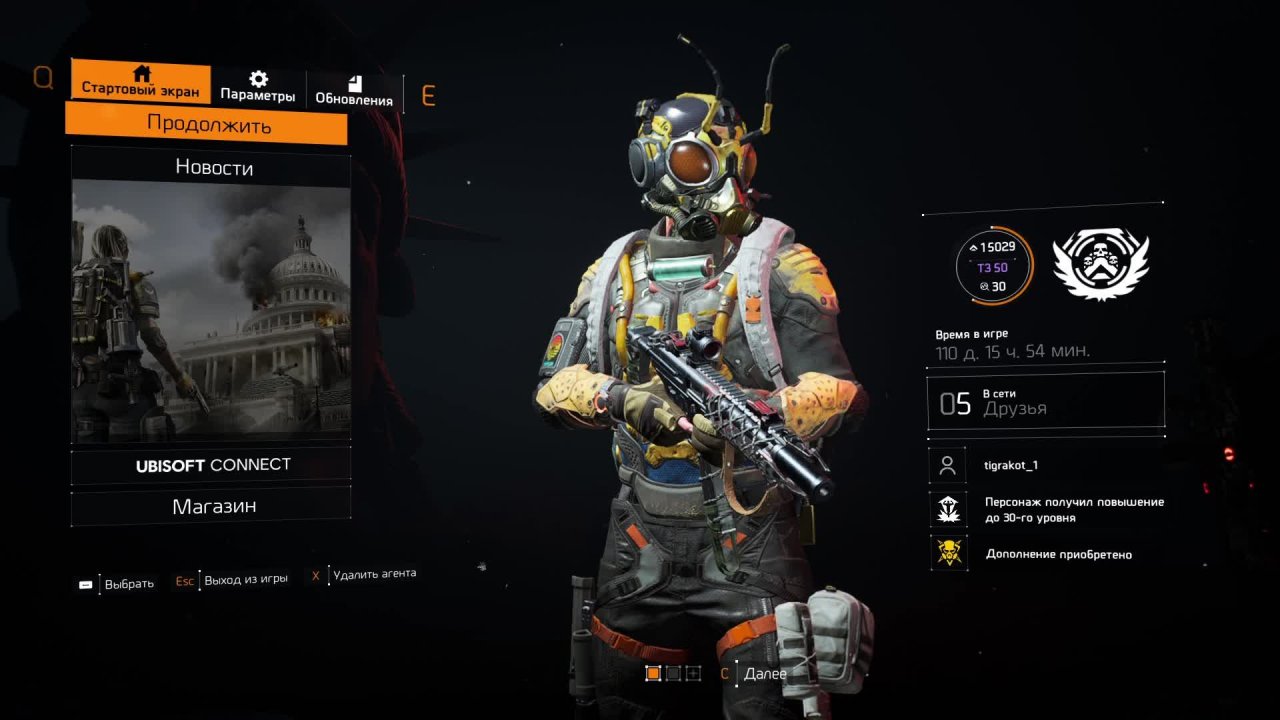Switch to the Стартовый экран tab
Screen dimensions: 1280x720
click(141, 81)
